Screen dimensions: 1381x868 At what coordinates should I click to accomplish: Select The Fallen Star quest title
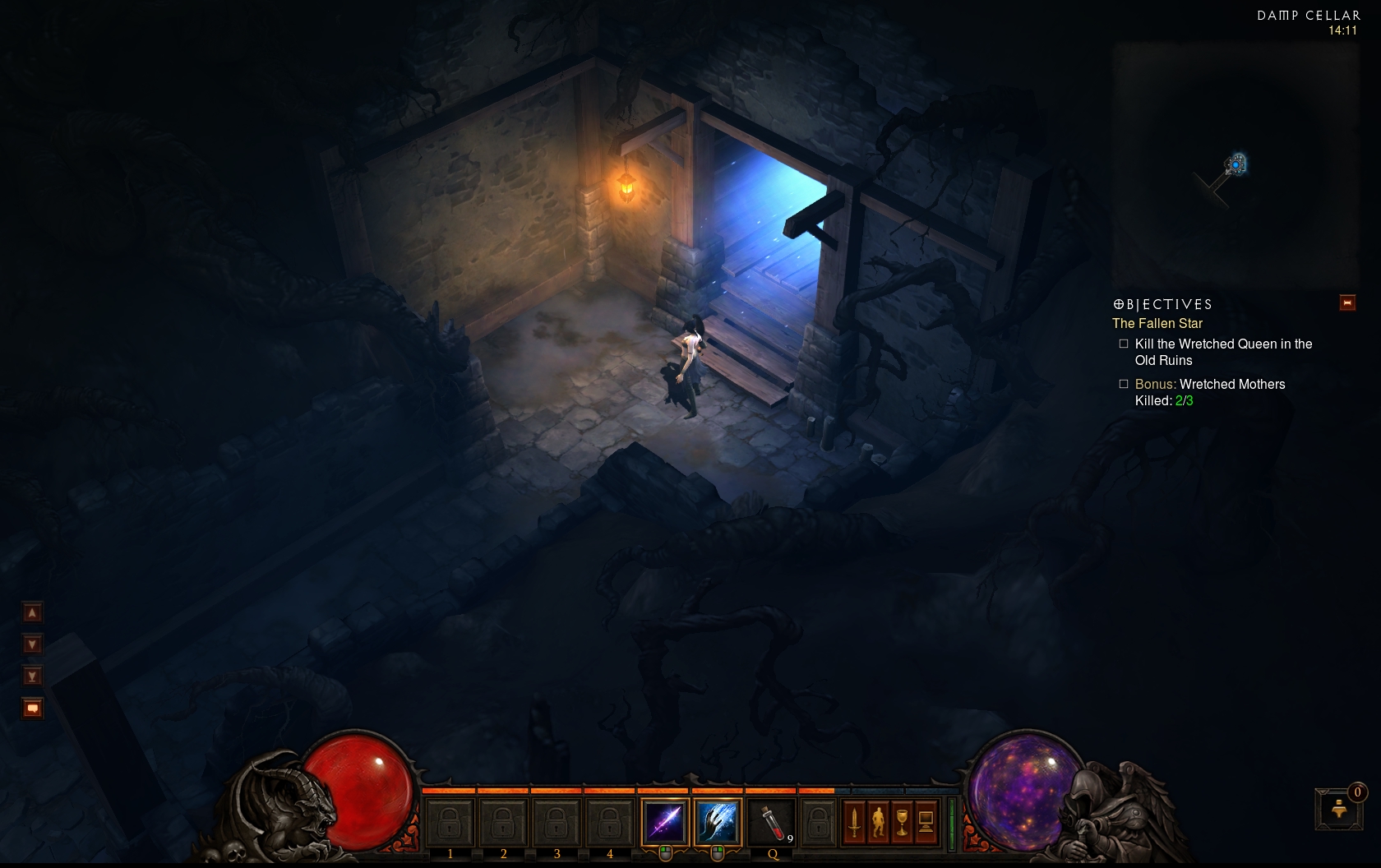(1157, 324)
